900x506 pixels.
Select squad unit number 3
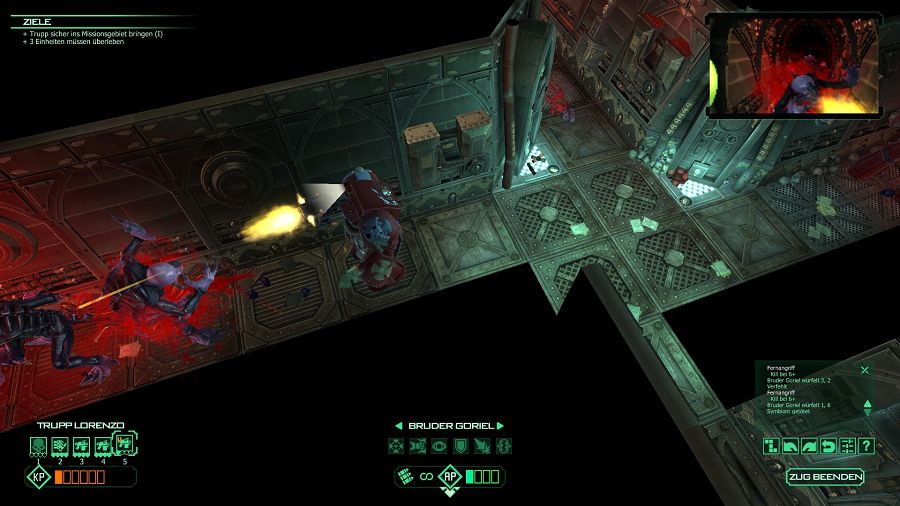[81, 443]
